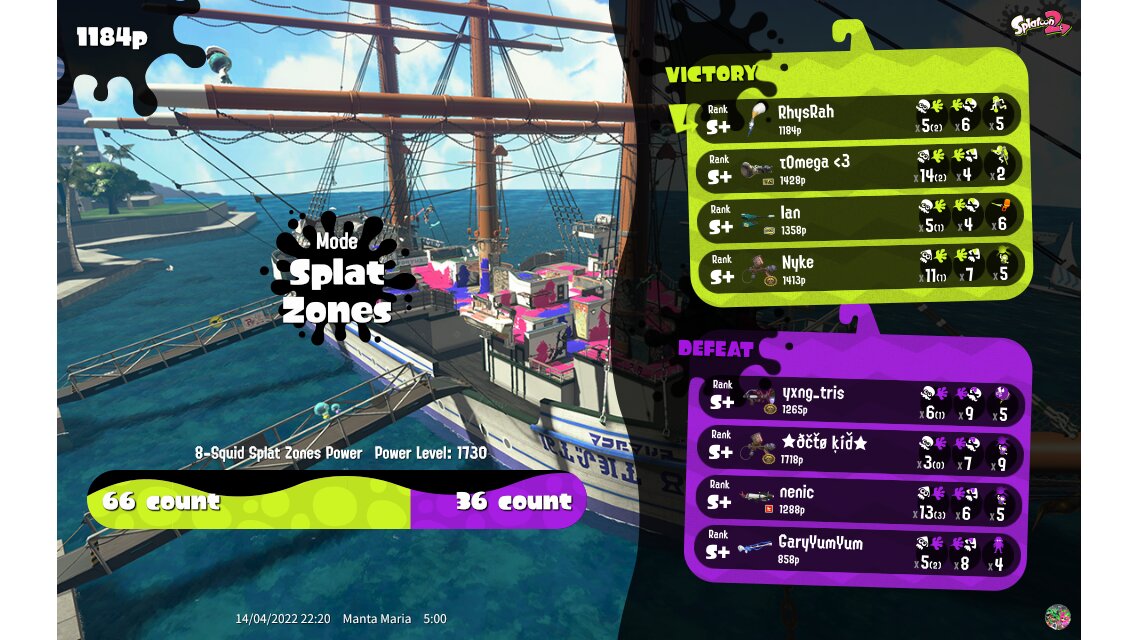Open the round profile avatar icon
This screenshot has width=1138, height=640.
[x=1057, y=617]
